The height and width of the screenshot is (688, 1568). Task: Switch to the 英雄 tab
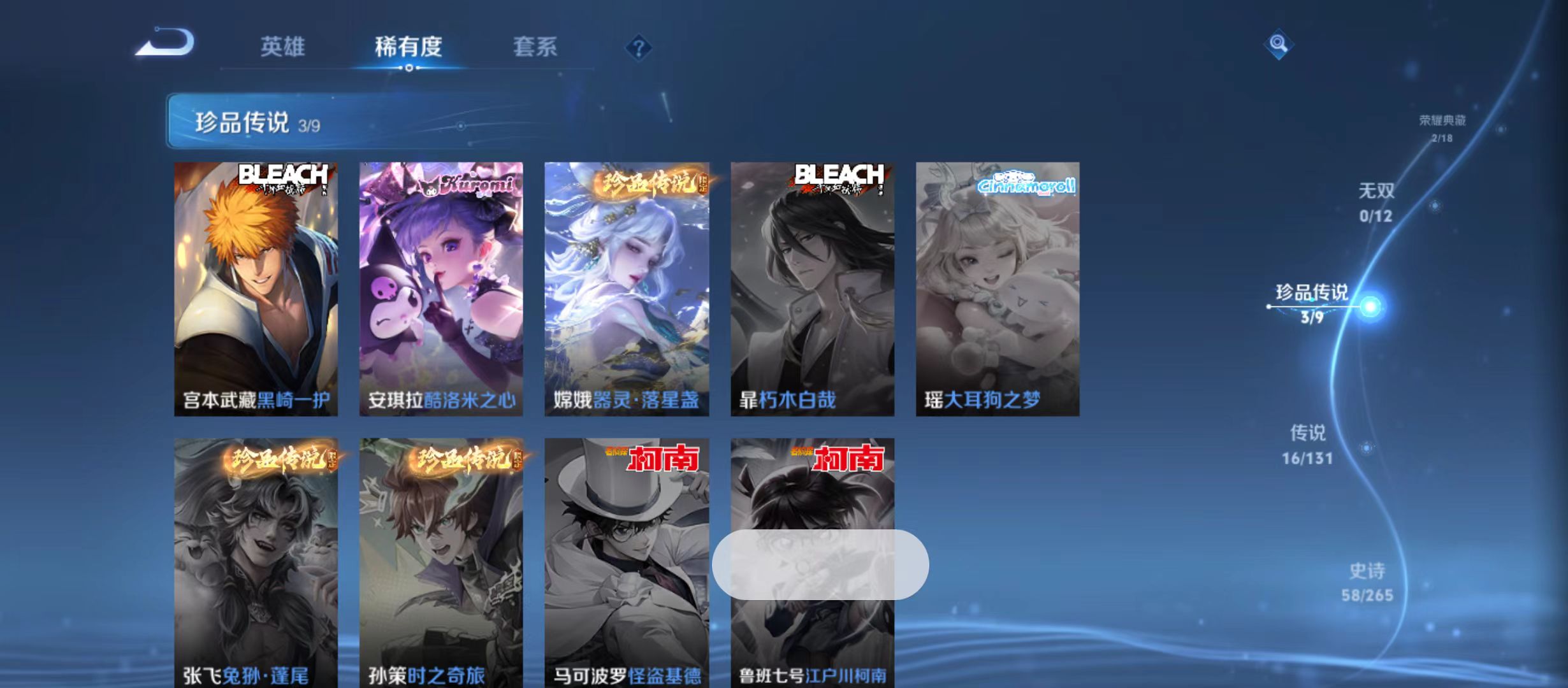coord(282,47)
